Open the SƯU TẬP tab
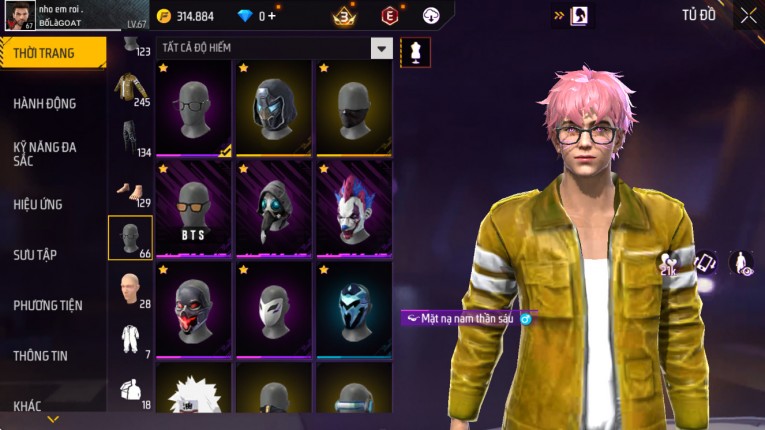 pos(35,255)
